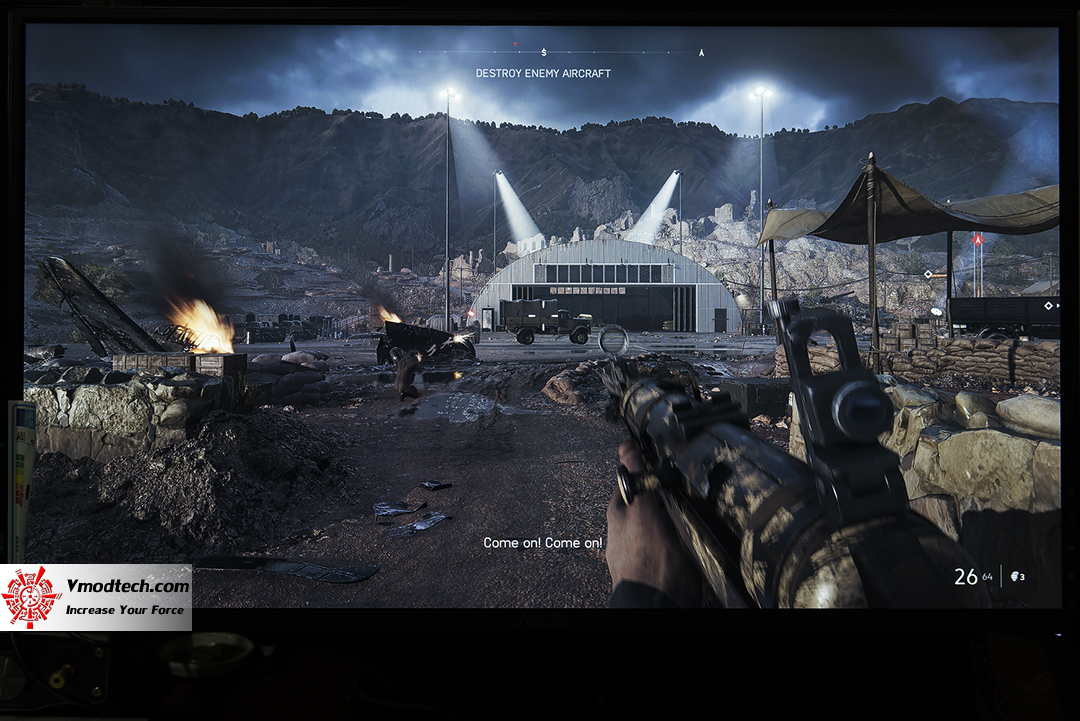Click the red objective arrow on the compass

(x=515, y=45)
